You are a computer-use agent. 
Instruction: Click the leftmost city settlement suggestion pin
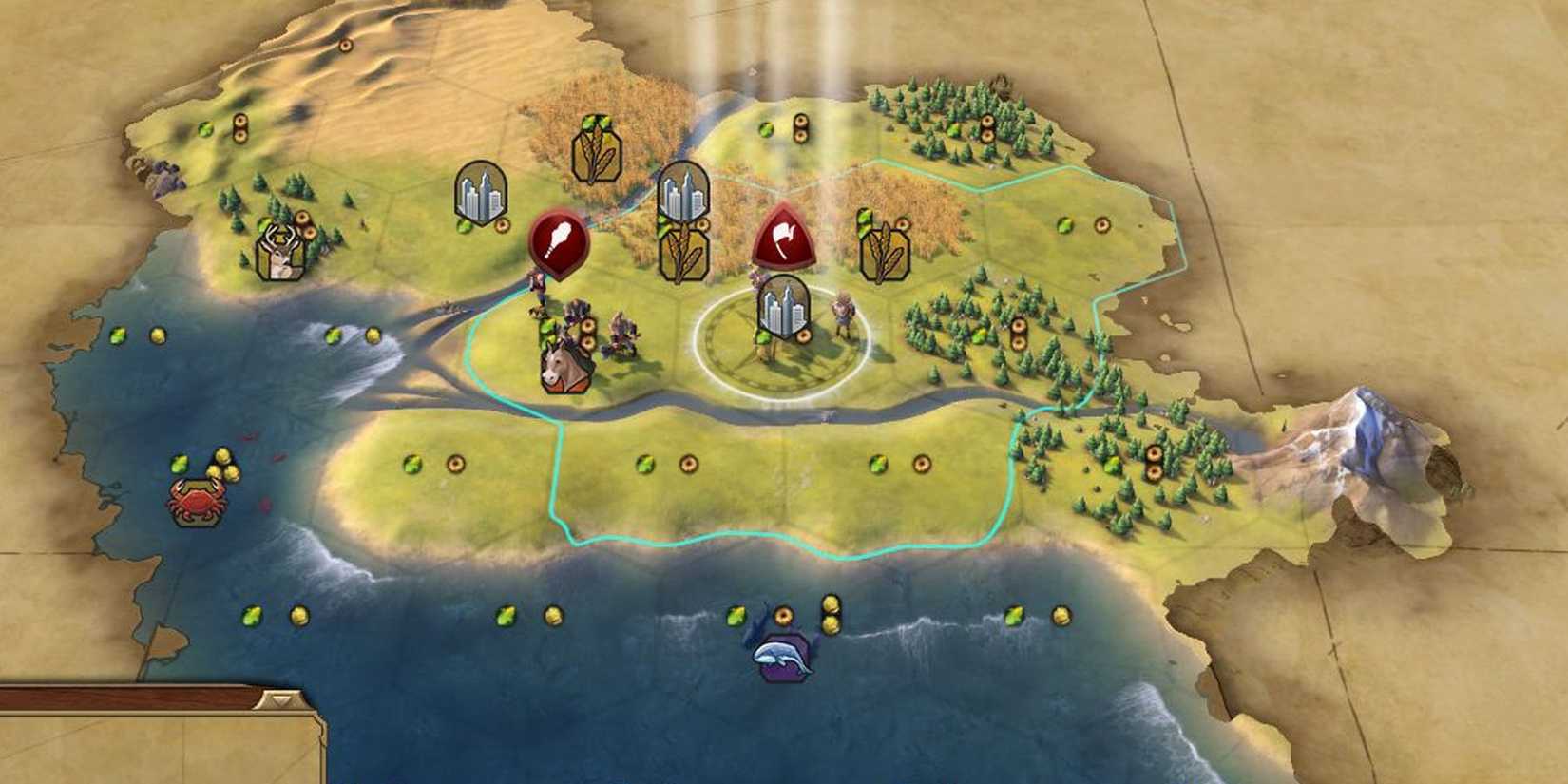pyautogui.click(x=480, y=195)
